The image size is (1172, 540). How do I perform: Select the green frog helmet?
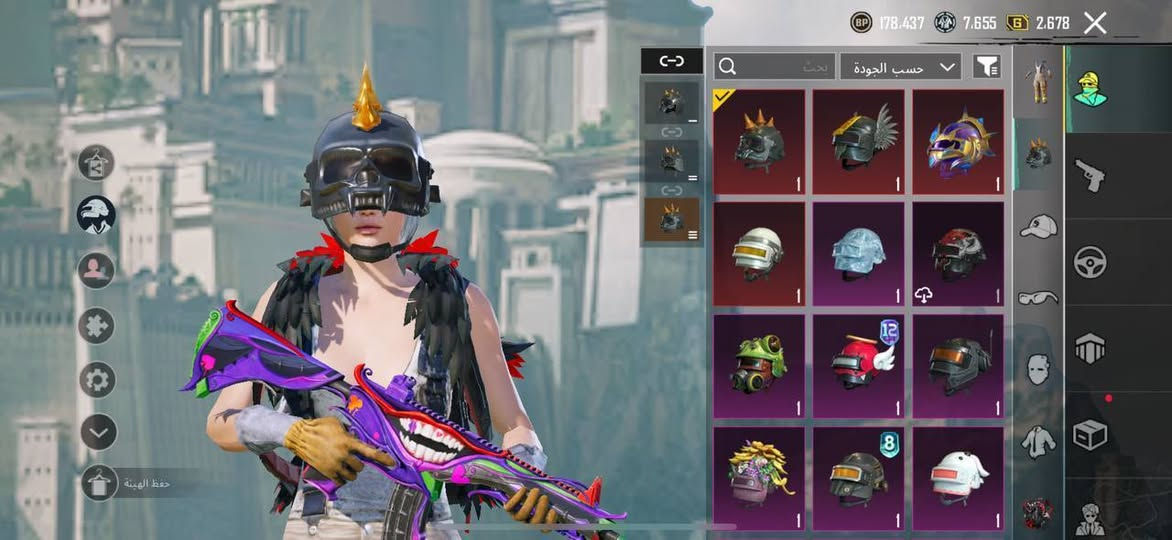point(758,365)
